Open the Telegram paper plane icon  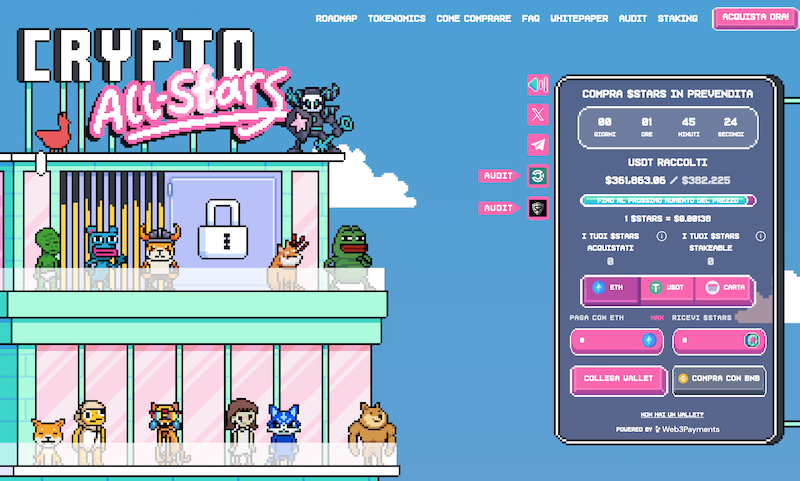pyautogui.click(x=538, y=145)
